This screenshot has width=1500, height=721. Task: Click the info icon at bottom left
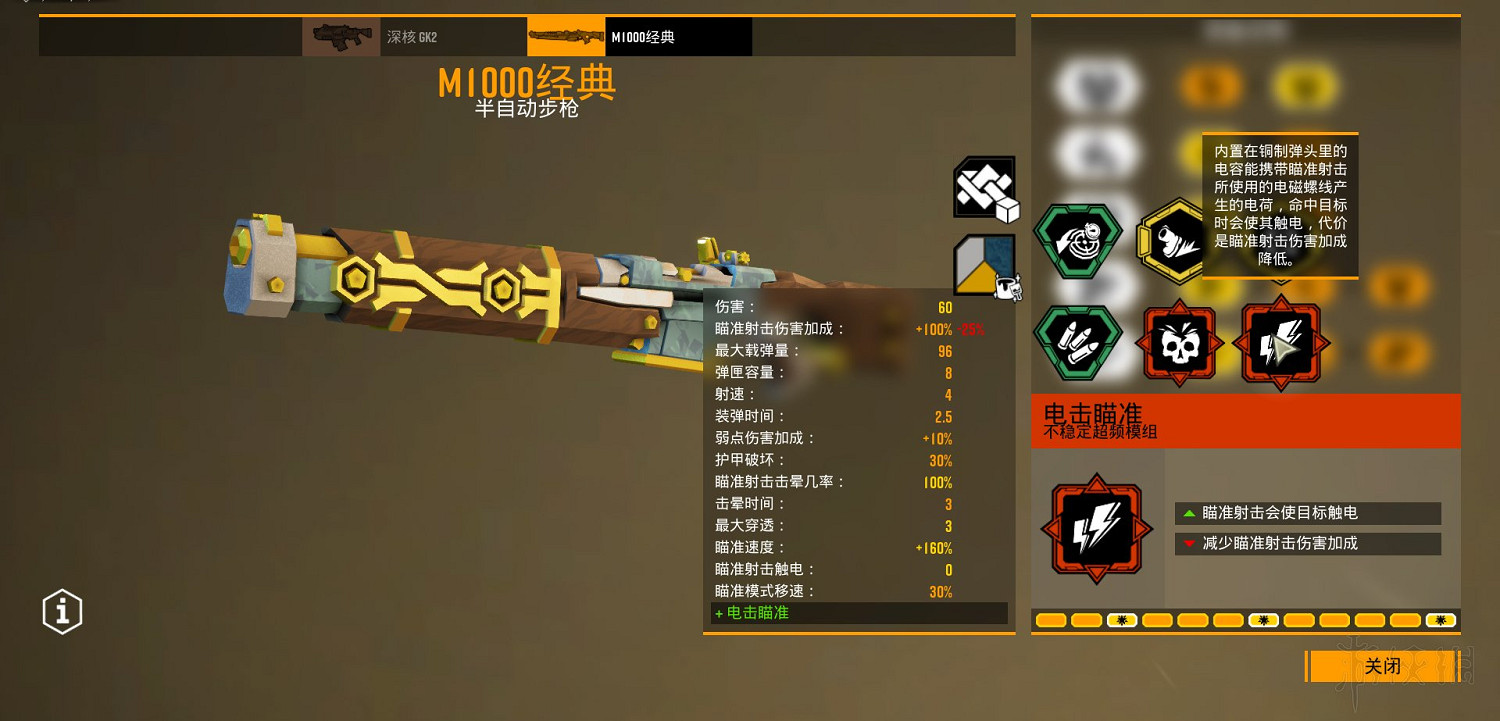point(61,610)
